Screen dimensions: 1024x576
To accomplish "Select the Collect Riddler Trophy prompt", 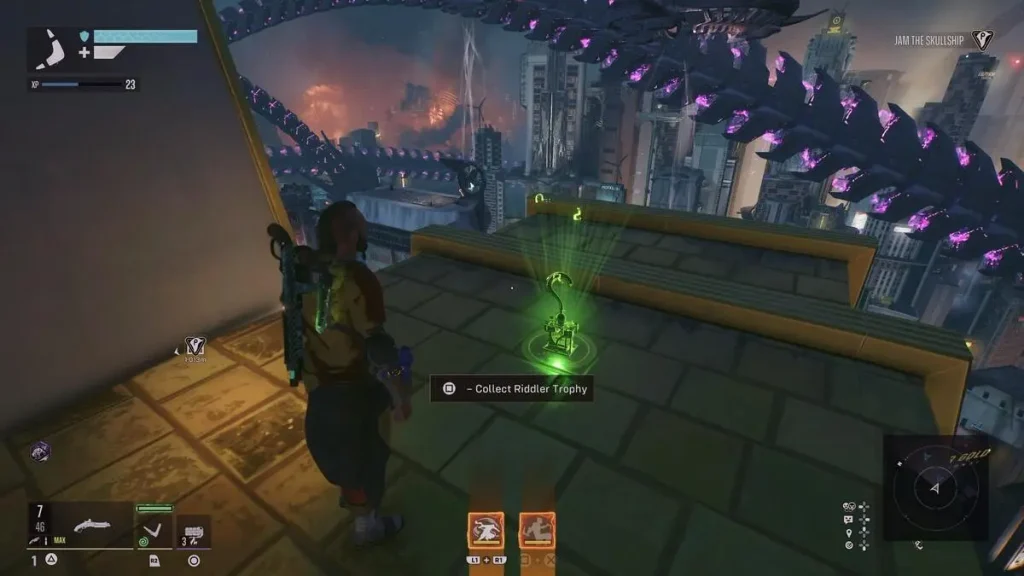I will tap(512, 388).
